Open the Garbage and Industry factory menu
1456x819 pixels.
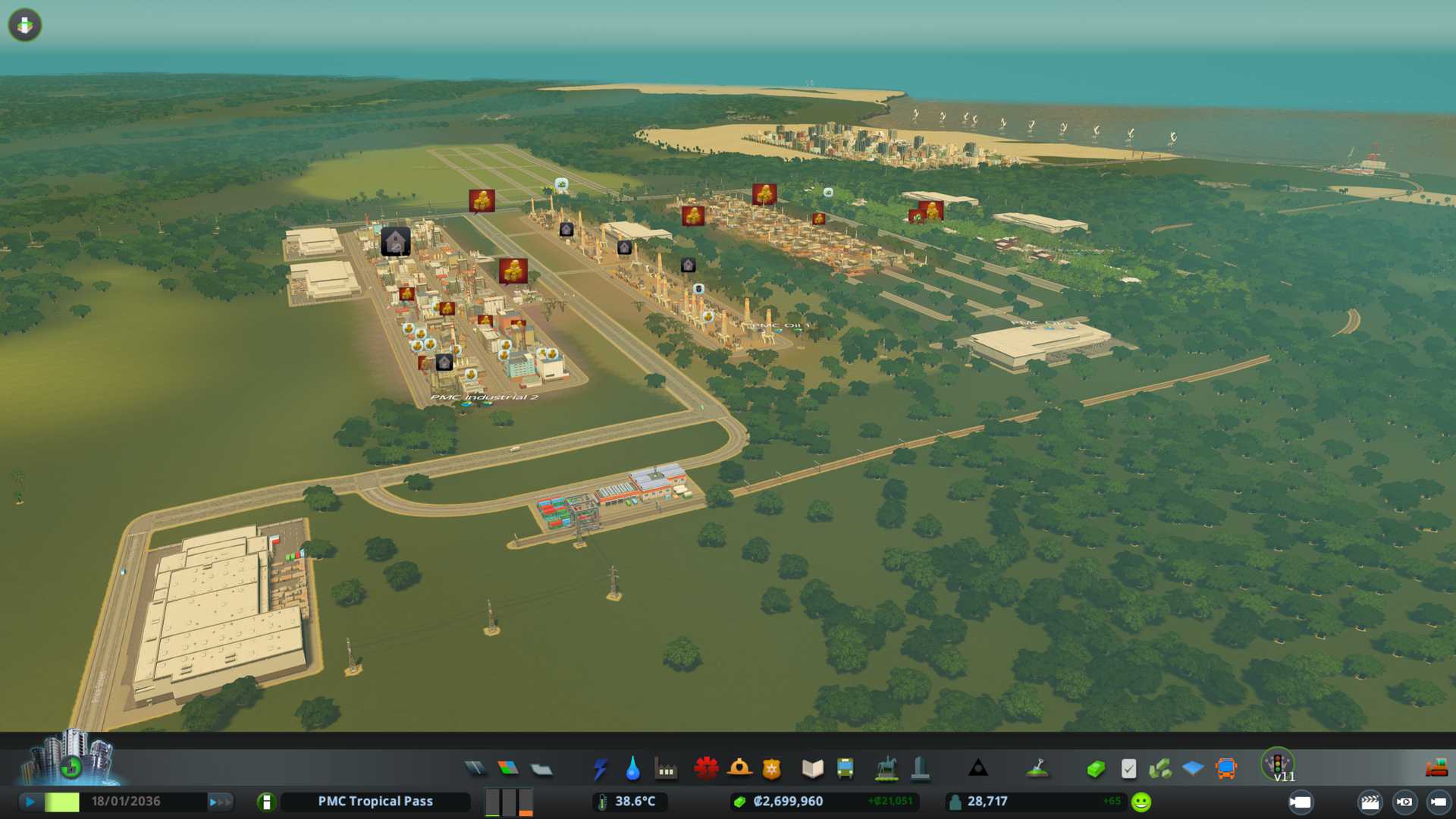point(666,770)
